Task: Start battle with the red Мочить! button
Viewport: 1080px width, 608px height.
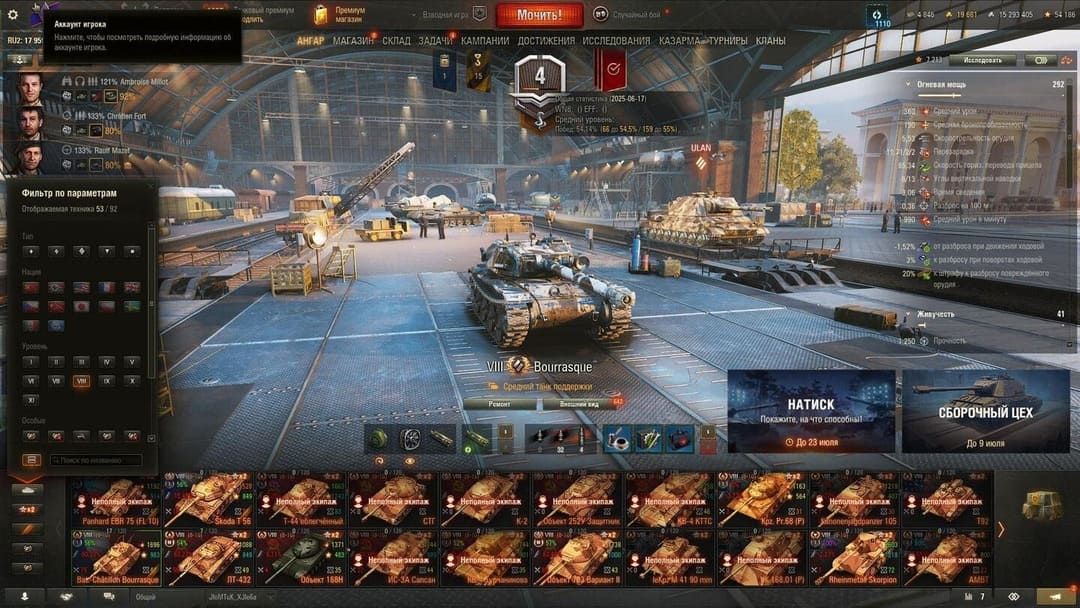Action: [x=539, y=15]
